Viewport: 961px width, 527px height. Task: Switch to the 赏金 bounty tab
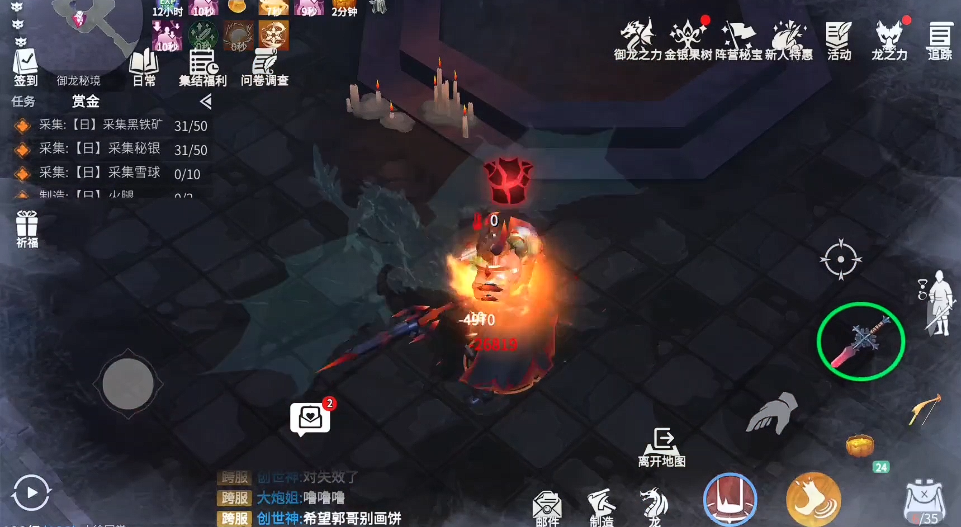(x=85, y=101)
